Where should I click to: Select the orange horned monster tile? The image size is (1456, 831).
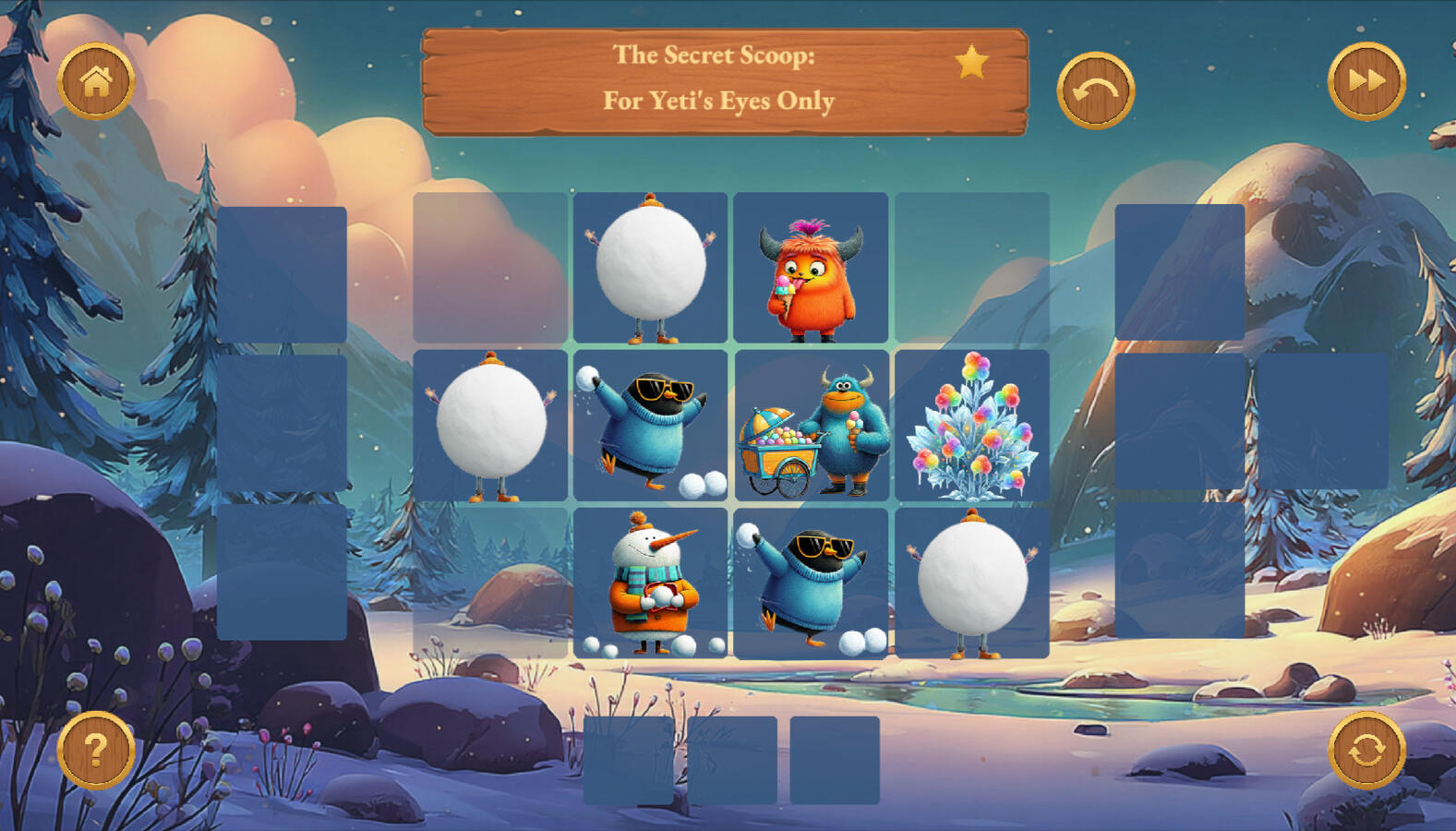(x=811, y=268)
